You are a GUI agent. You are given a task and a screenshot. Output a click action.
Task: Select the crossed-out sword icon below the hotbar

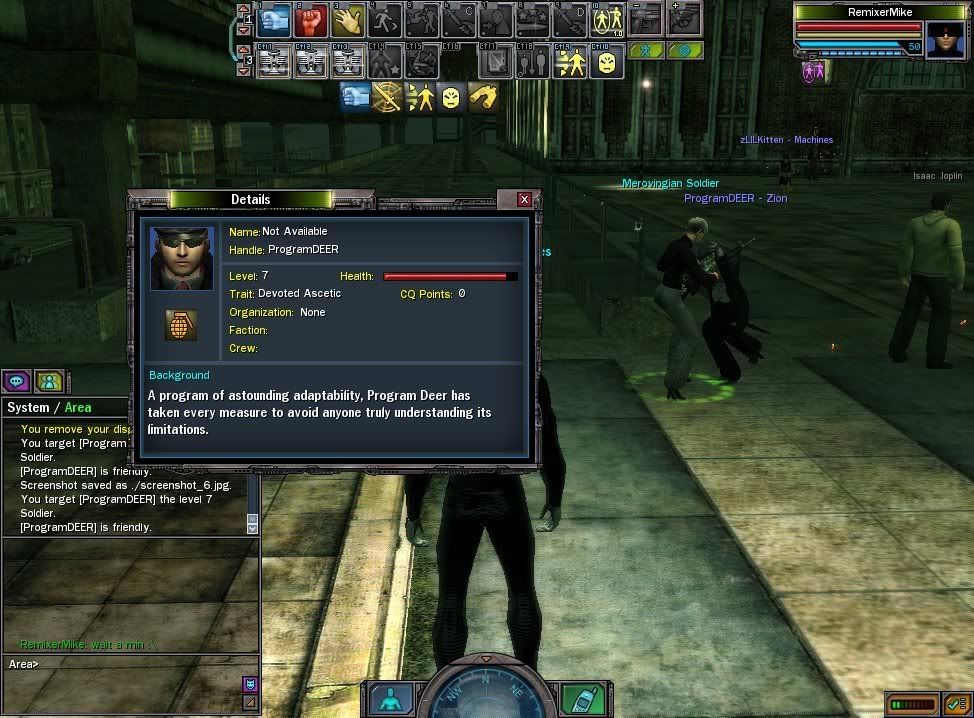(386, 96)
